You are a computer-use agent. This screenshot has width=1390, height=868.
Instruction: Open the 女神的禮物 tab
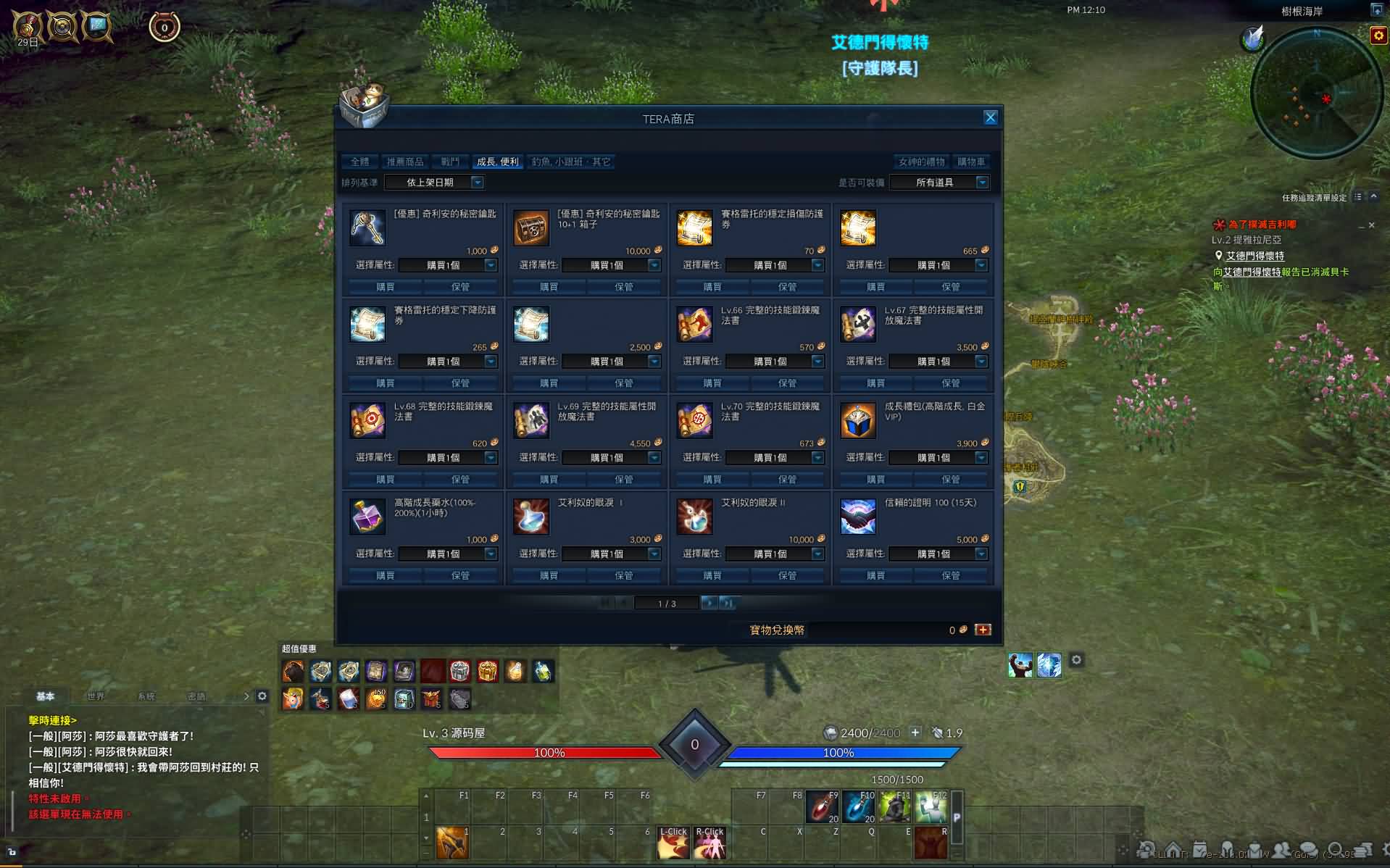[x=921, y=162]
